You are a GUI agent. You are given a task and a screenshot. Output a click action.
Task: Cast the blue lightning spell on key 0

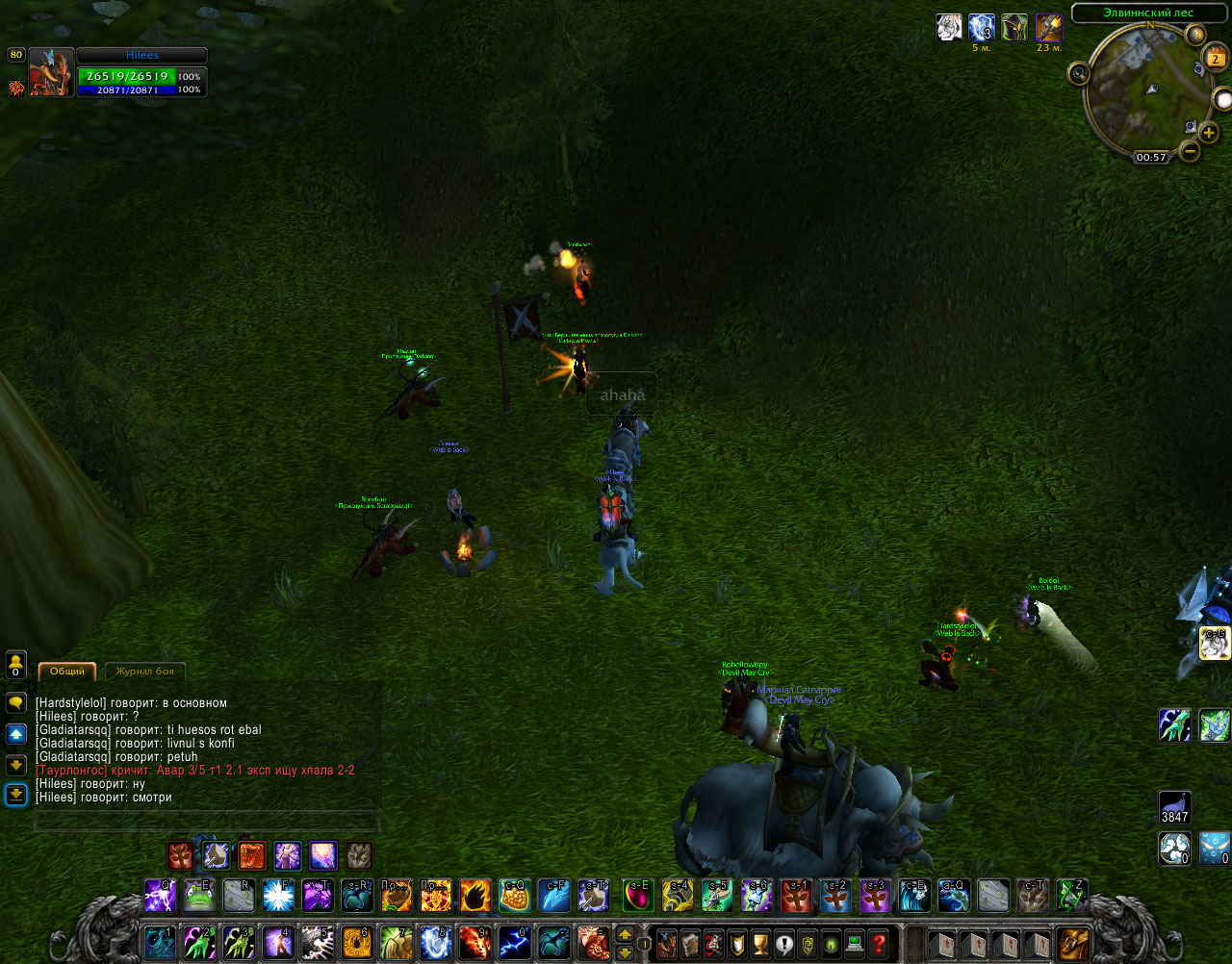[x=514, y=943]
